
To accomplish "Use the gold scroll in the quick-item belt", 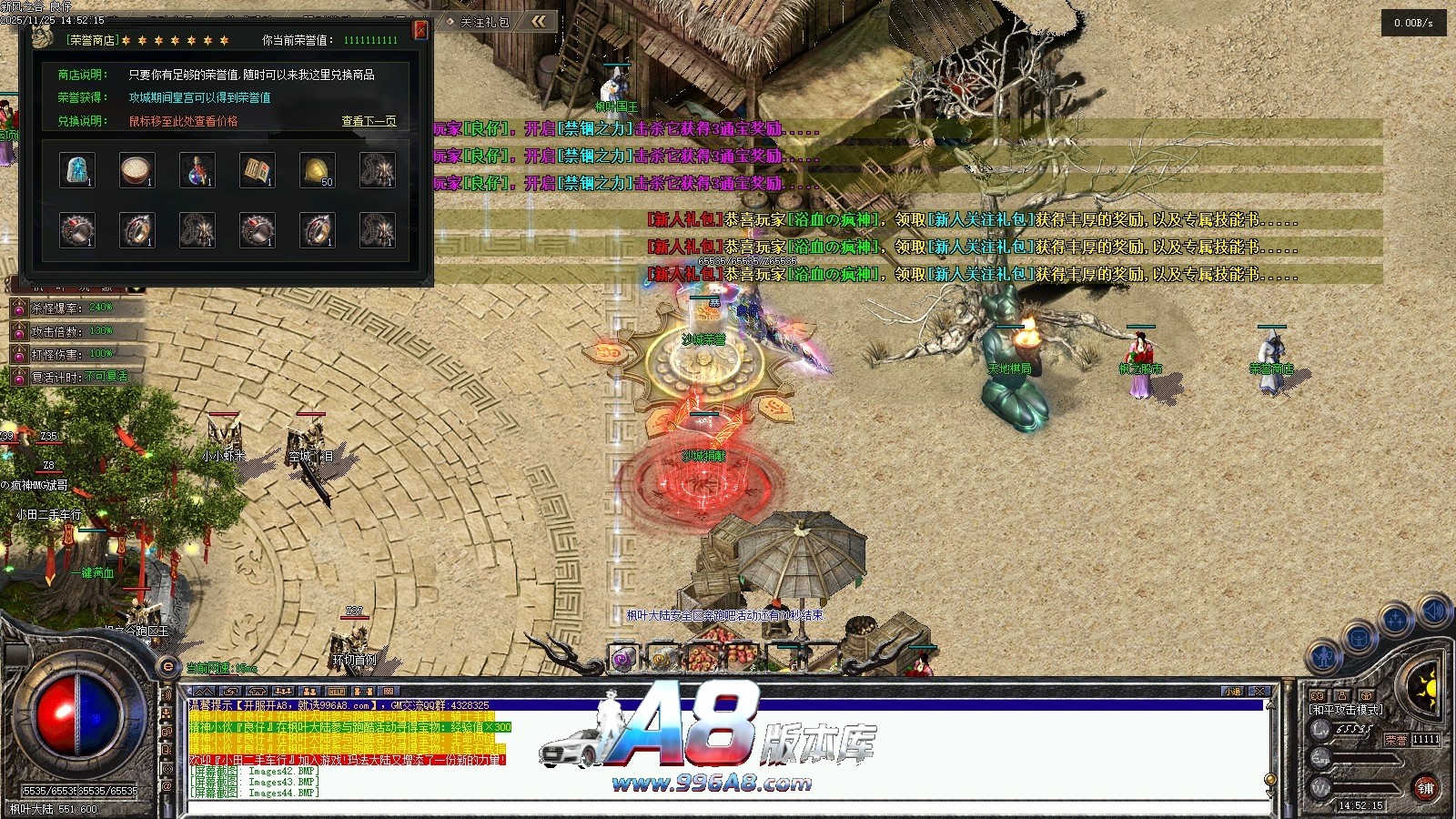I will point(663,658).
